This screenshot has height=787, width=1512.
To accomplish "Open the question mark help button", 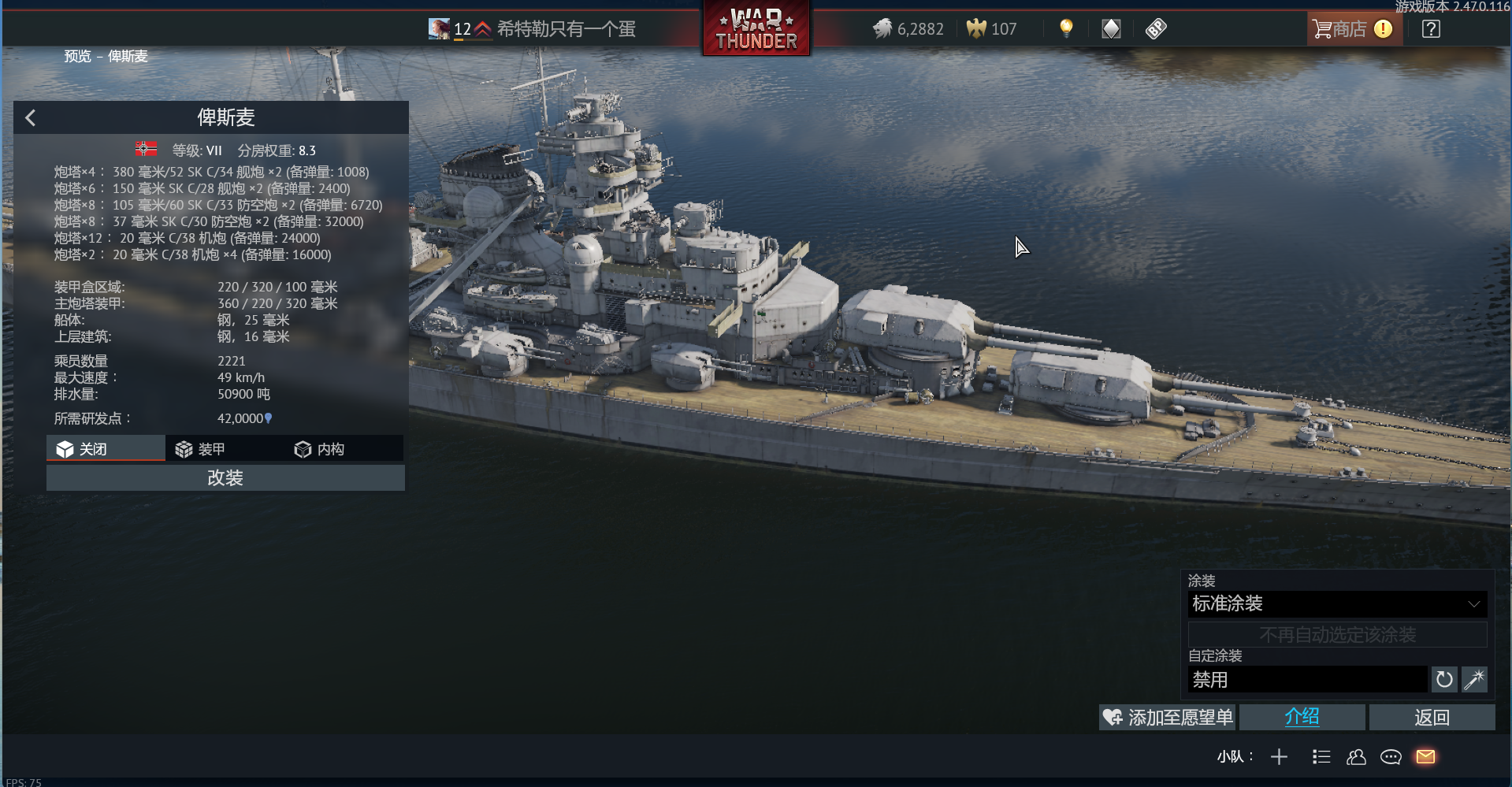I will coord(1431,29).
